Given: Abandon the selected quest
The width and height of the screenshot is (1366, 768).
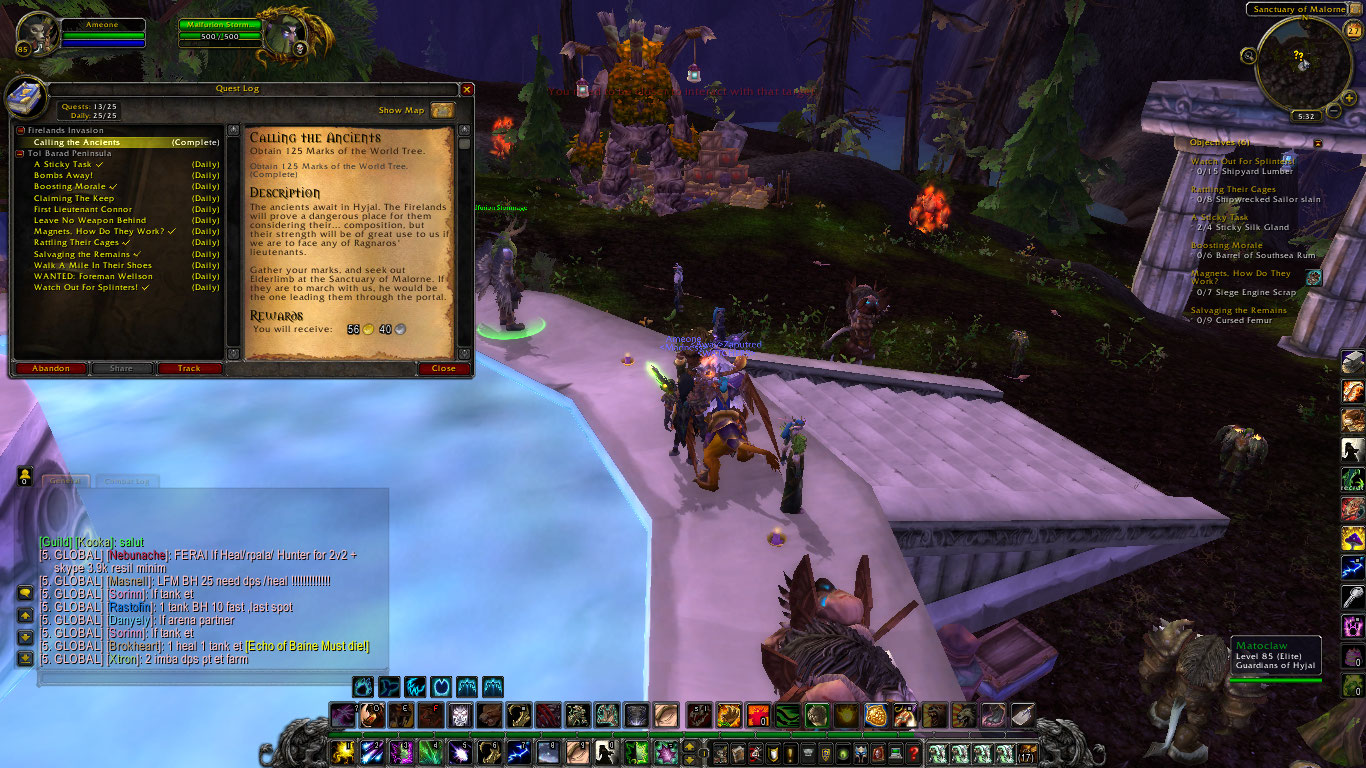Looking at the screenshot, I should point(51,368).
